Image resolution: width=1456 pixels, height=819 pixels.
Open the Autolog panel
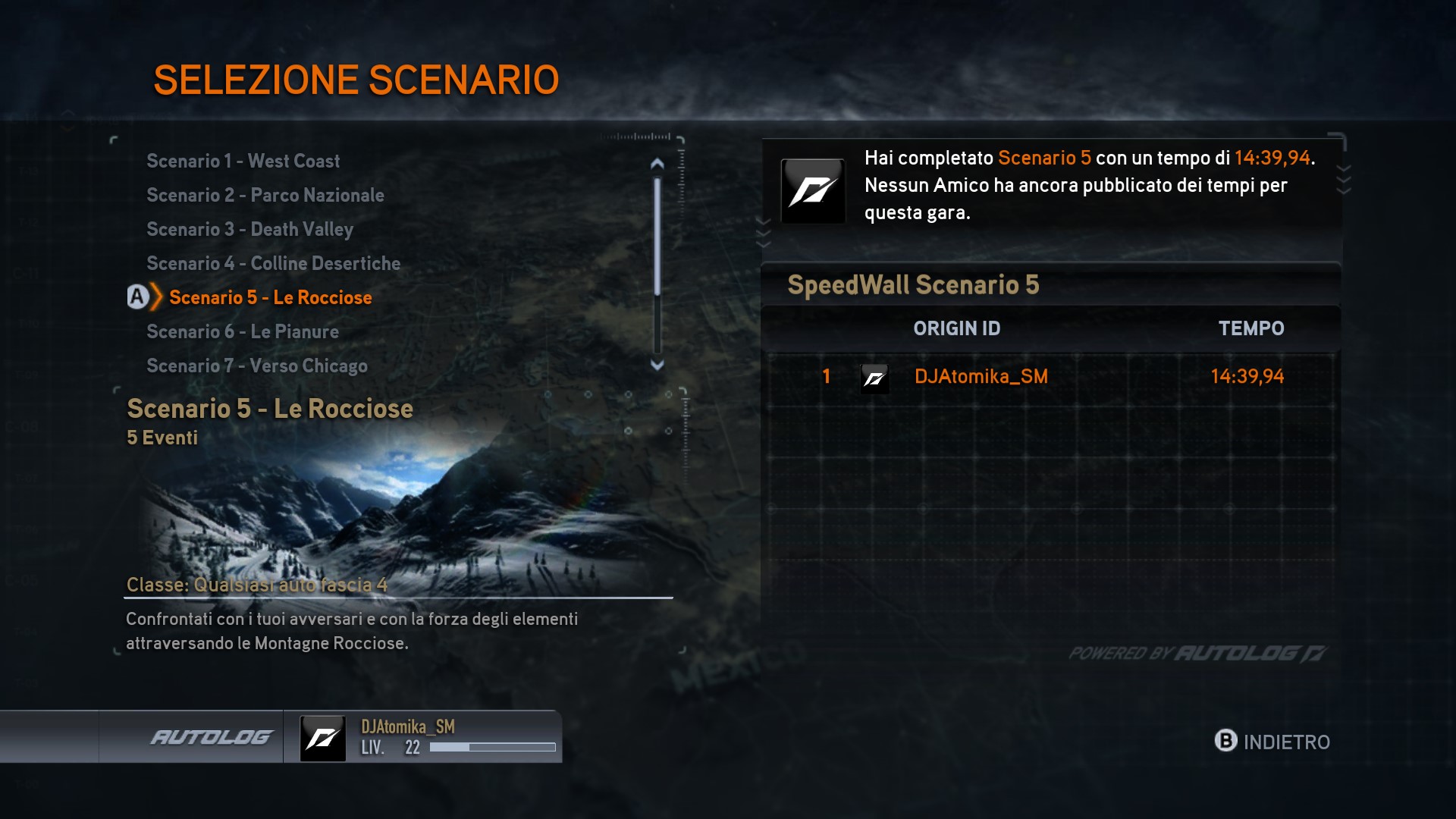point(210,737)
